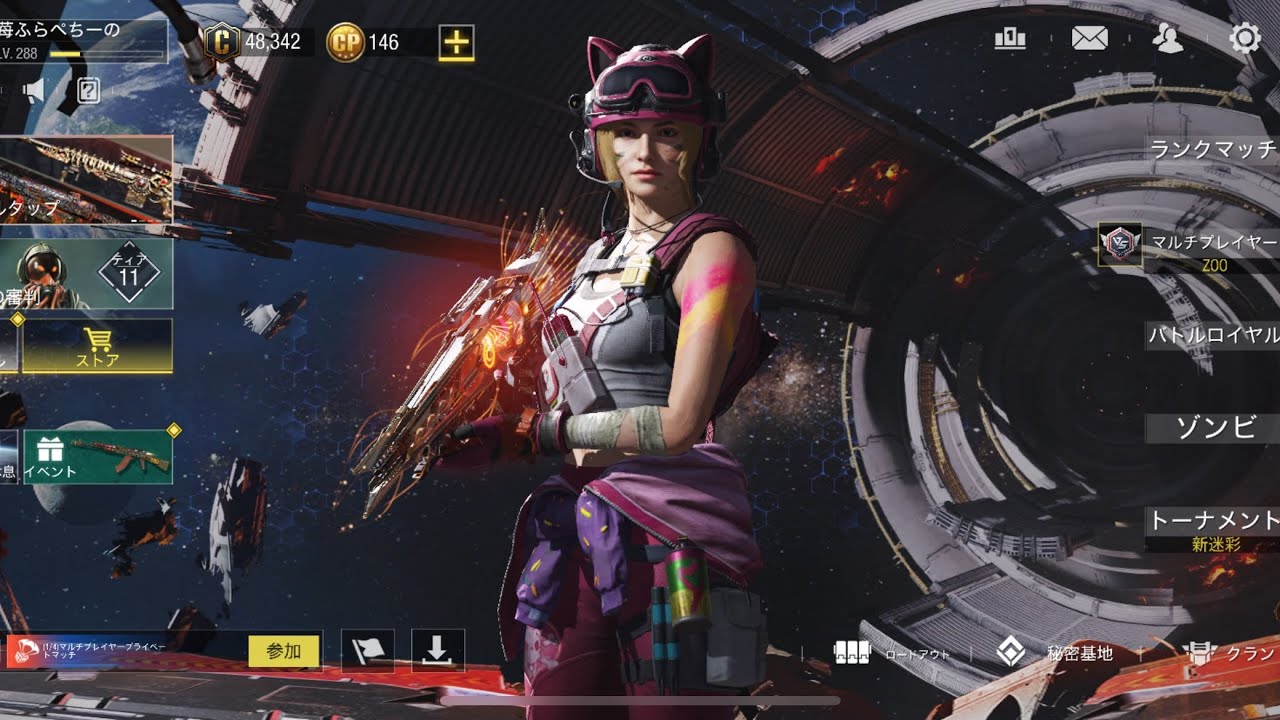The height and width of the screenshot is (720, 1280).
Task: Join the private match with 参加
Action: pyautogui.click(x=284, y=651)
